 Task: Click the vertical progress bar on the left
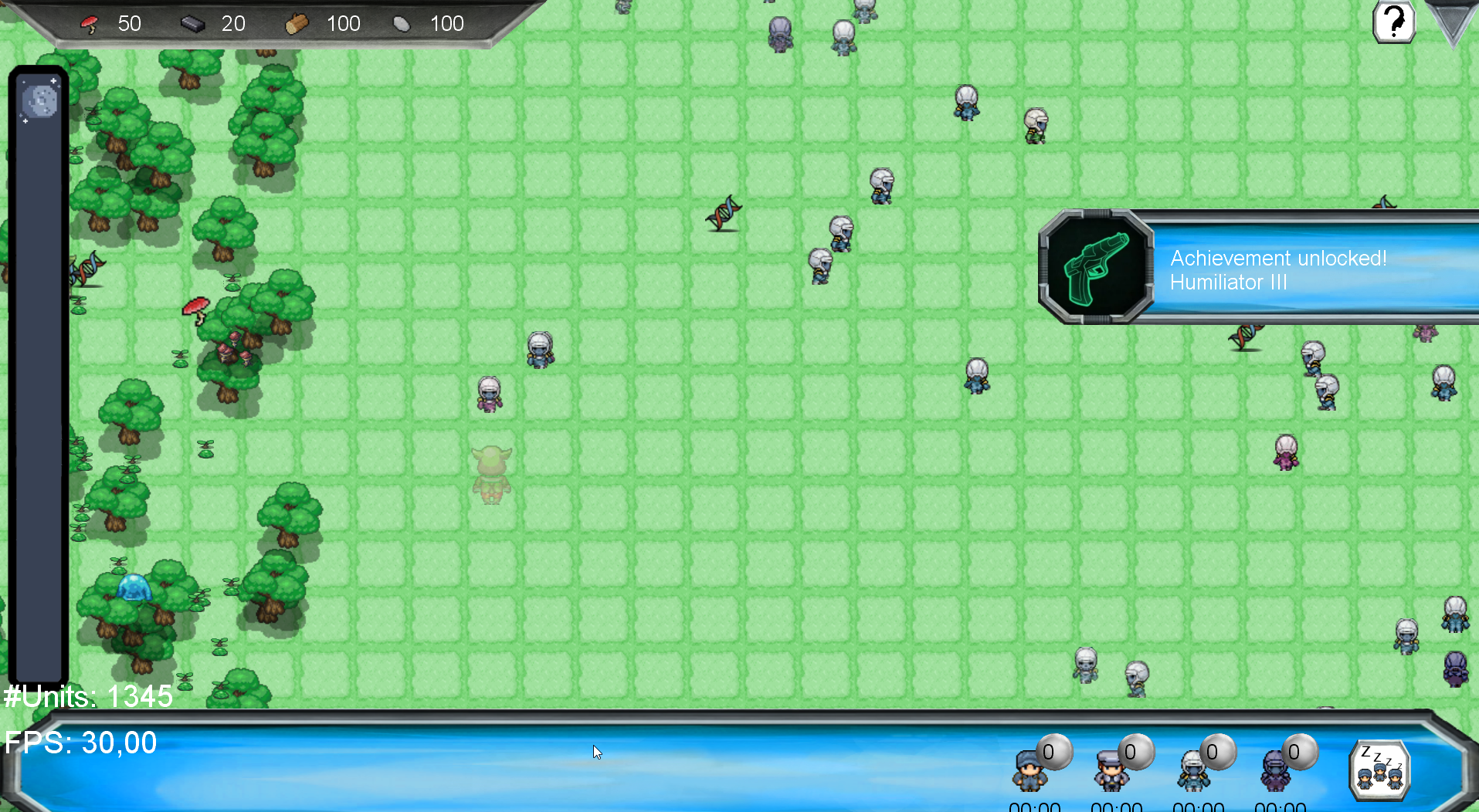[38, 386]
